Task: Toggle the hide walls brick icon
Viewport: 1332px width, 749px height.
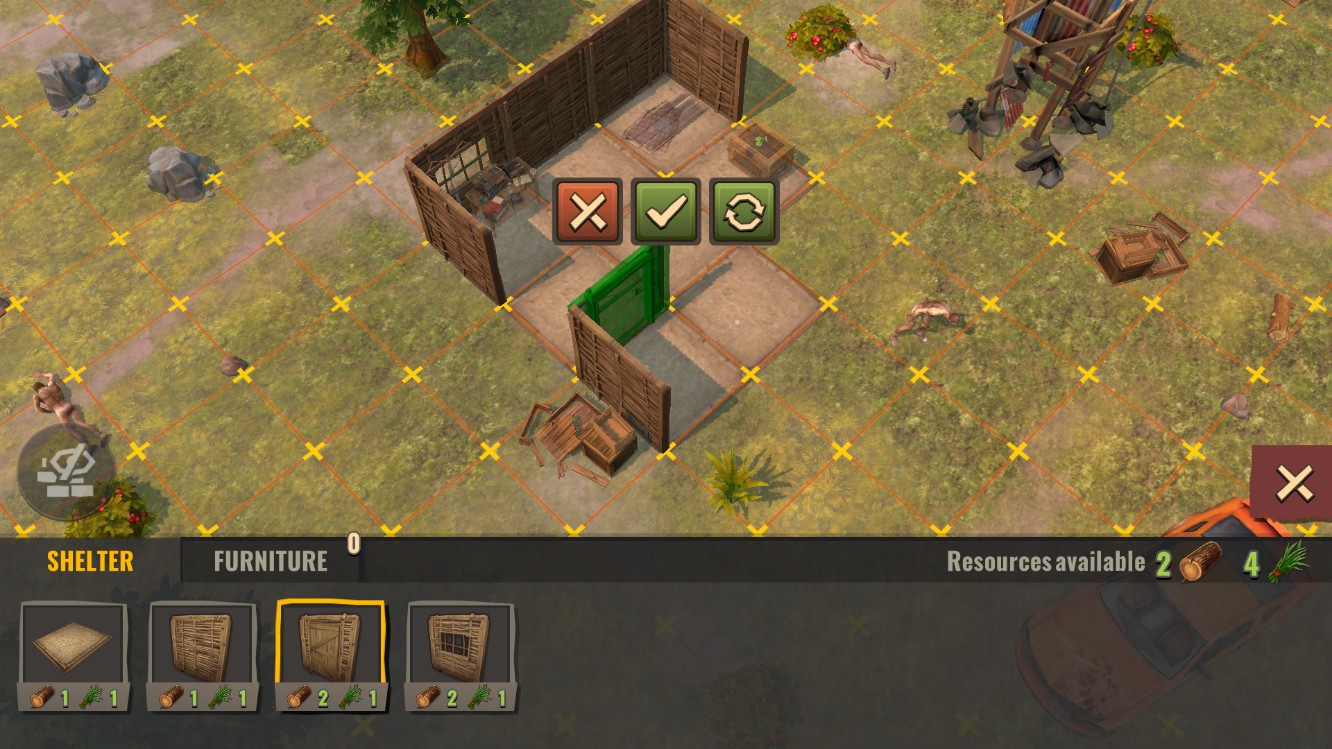Action: tap(63, 470)
